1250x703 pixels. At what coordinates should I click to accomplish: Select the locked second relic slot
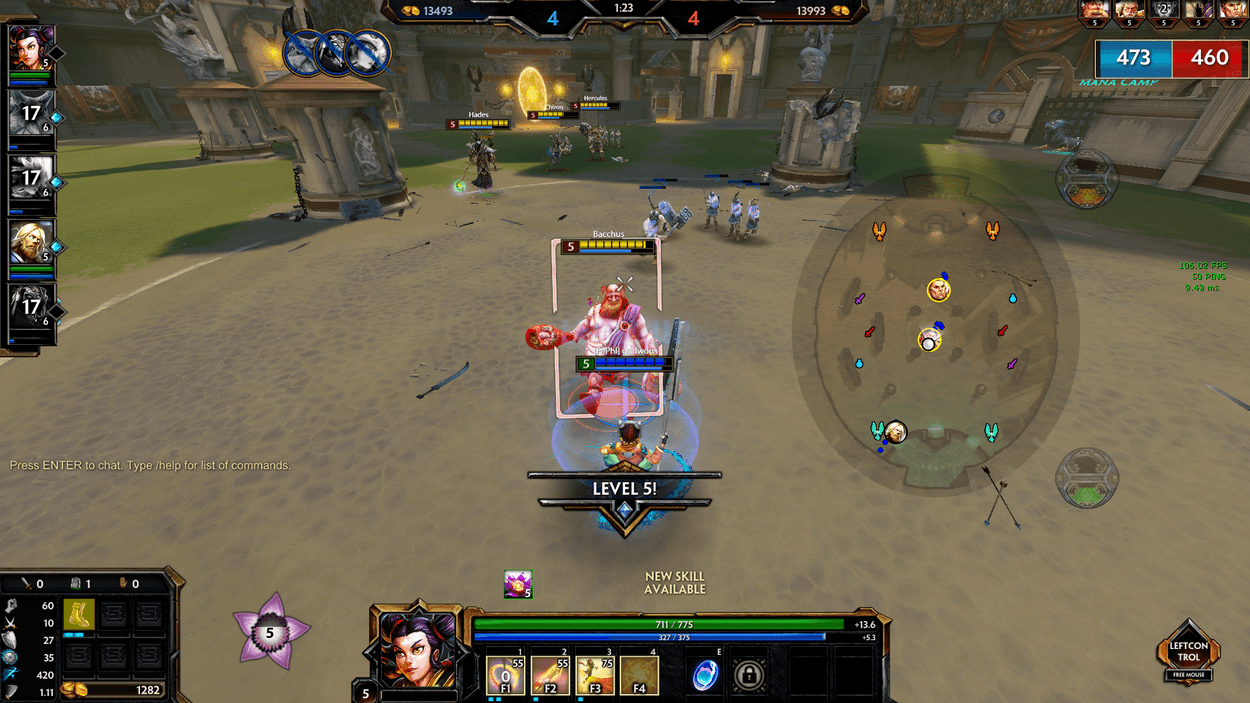750,675
